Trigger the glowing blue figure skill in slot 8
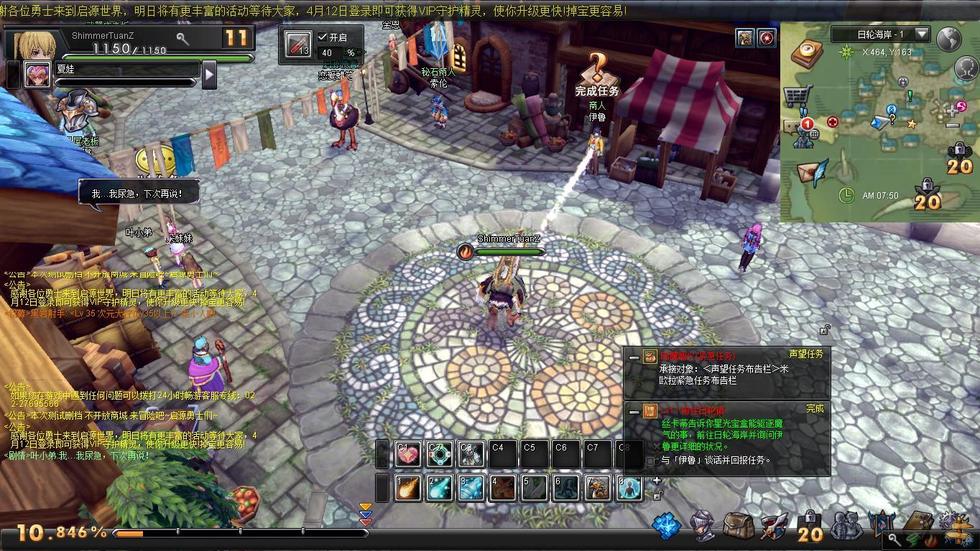Screen dimensions: 980x551 (x=629, y=488)
